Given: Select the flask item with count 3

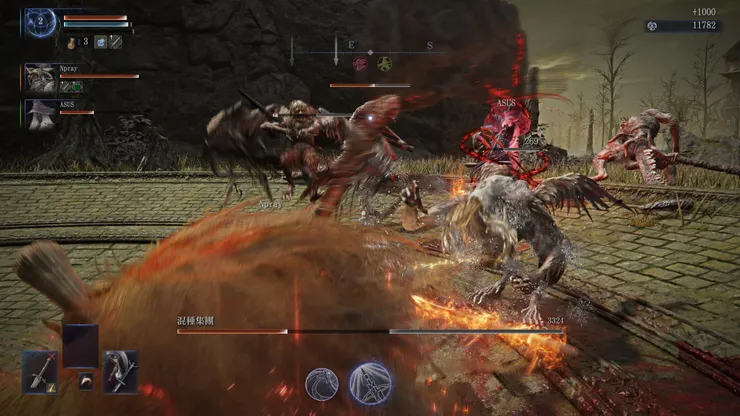Looking at the screenshot, I should point(74,42).
